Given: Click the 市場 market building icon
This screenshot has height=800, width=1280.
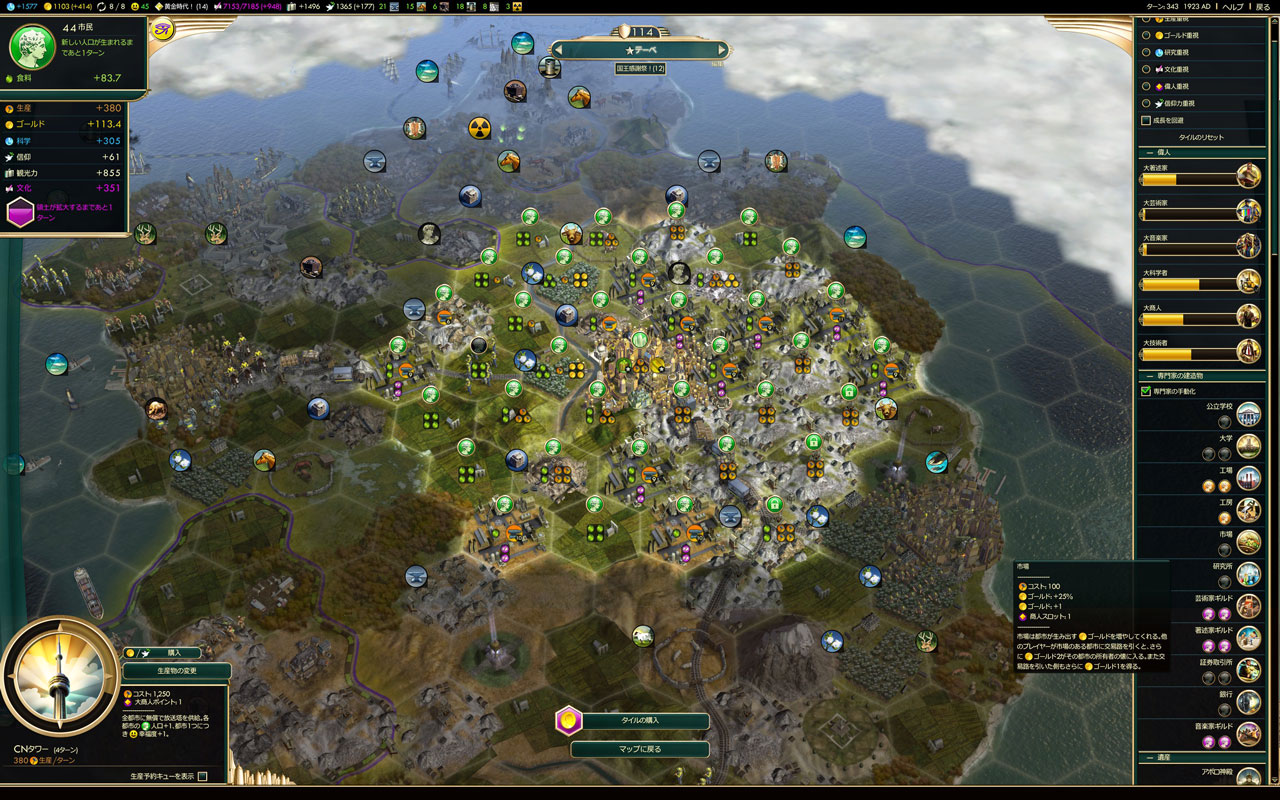Looking at the screenshot, I should [x=1248, y=542].
